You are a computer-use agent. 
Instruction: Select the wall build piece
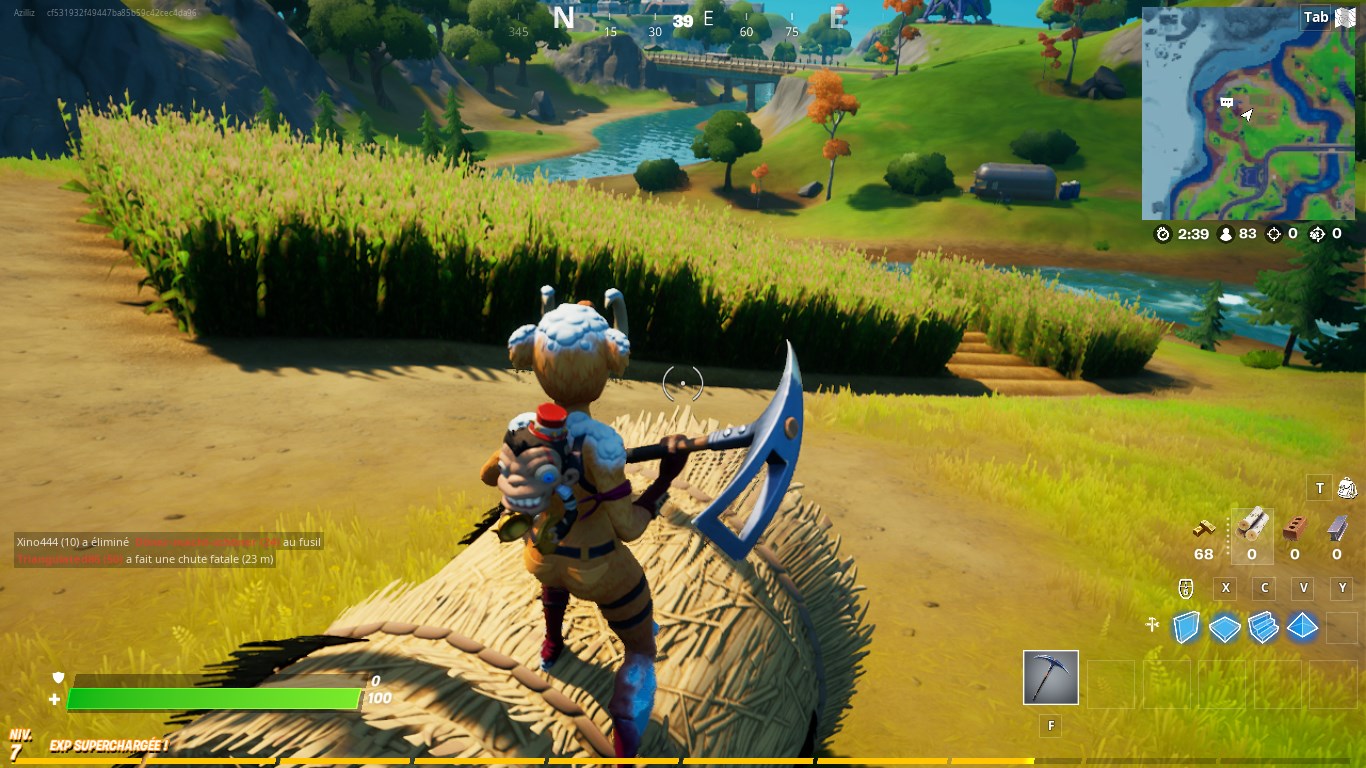pyautogui.click(x=1187, y=626)
